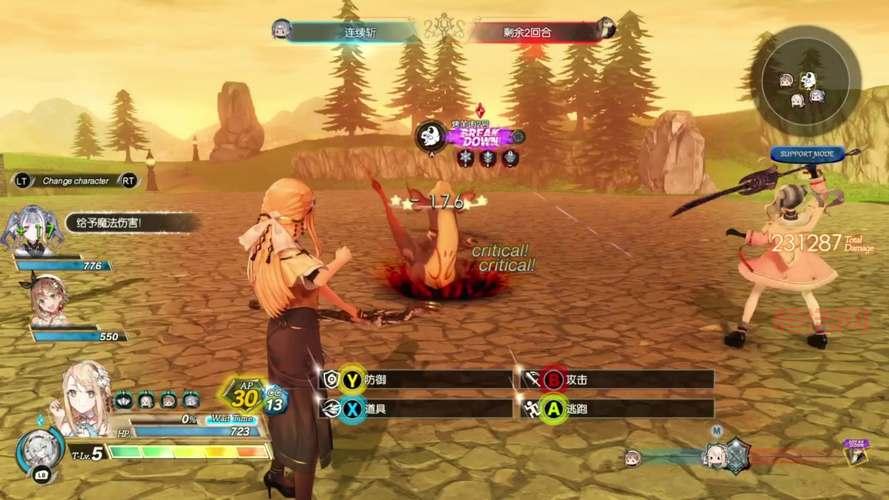Select the silver-haired party member portrait
The image size is (889, 500).
[x=28, y=228]
